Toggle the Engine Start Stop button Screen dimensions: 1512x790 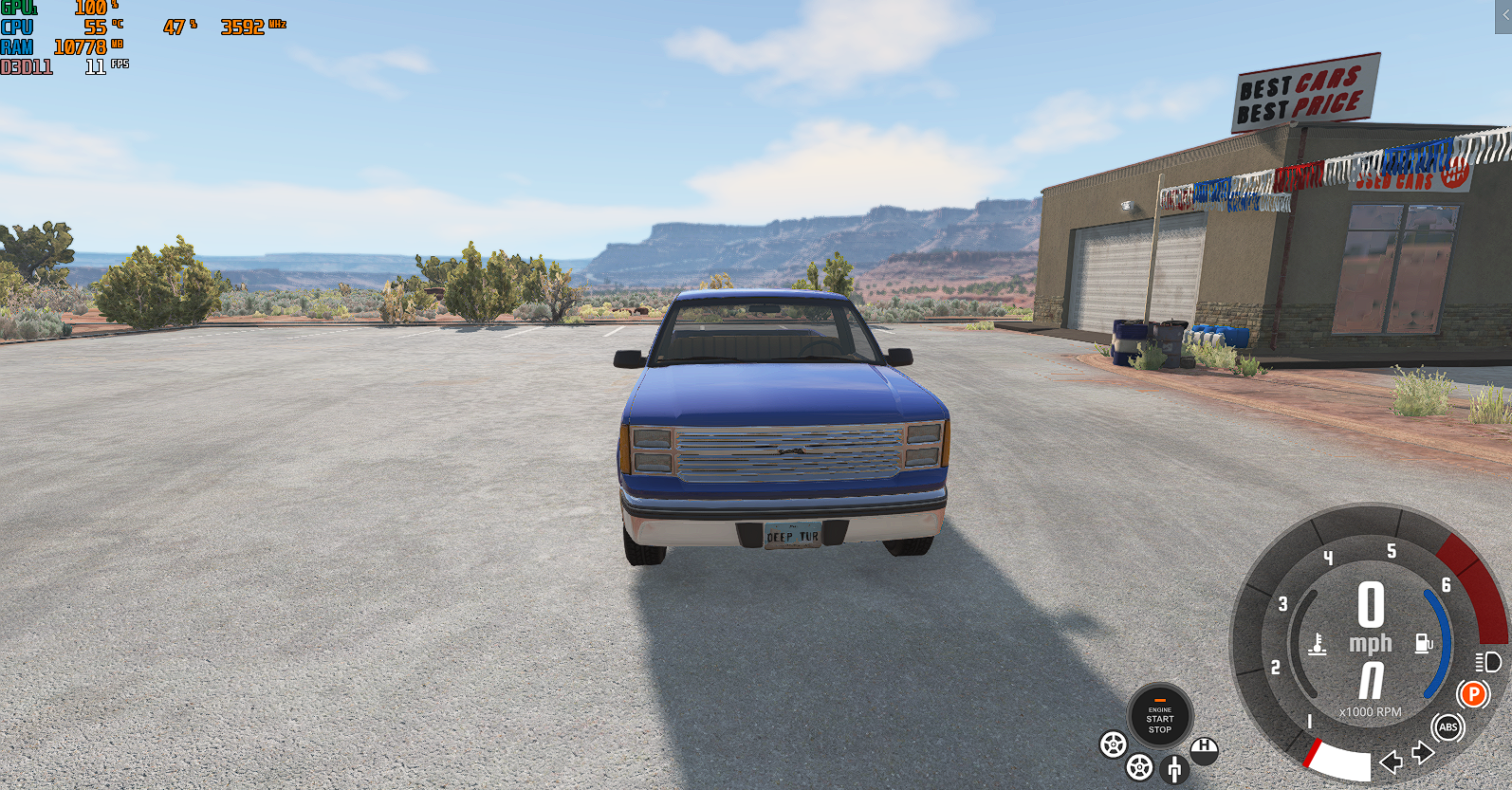[x=1159, y=717]
